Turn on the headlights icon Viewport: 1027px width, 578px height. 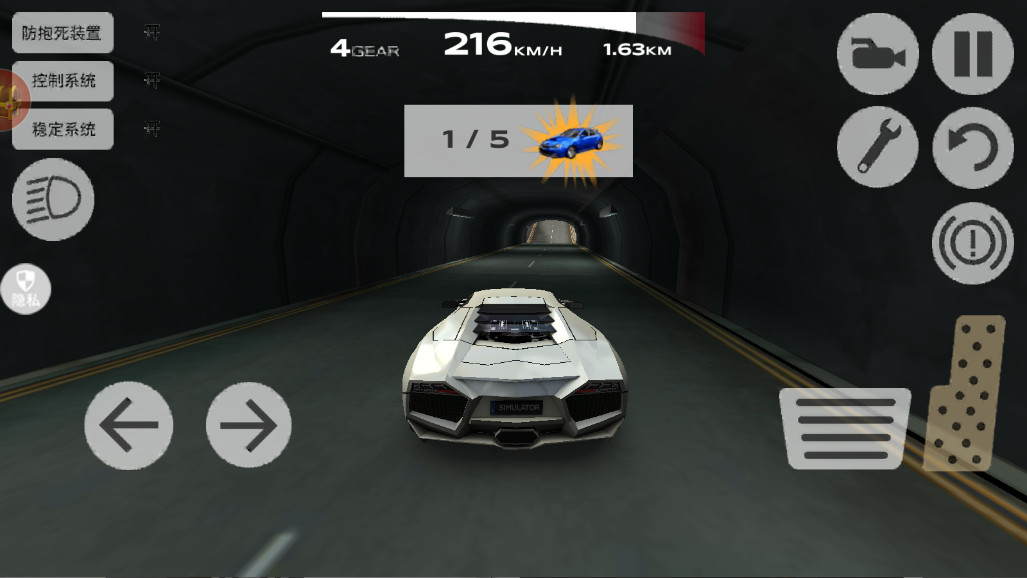(53, 200)
